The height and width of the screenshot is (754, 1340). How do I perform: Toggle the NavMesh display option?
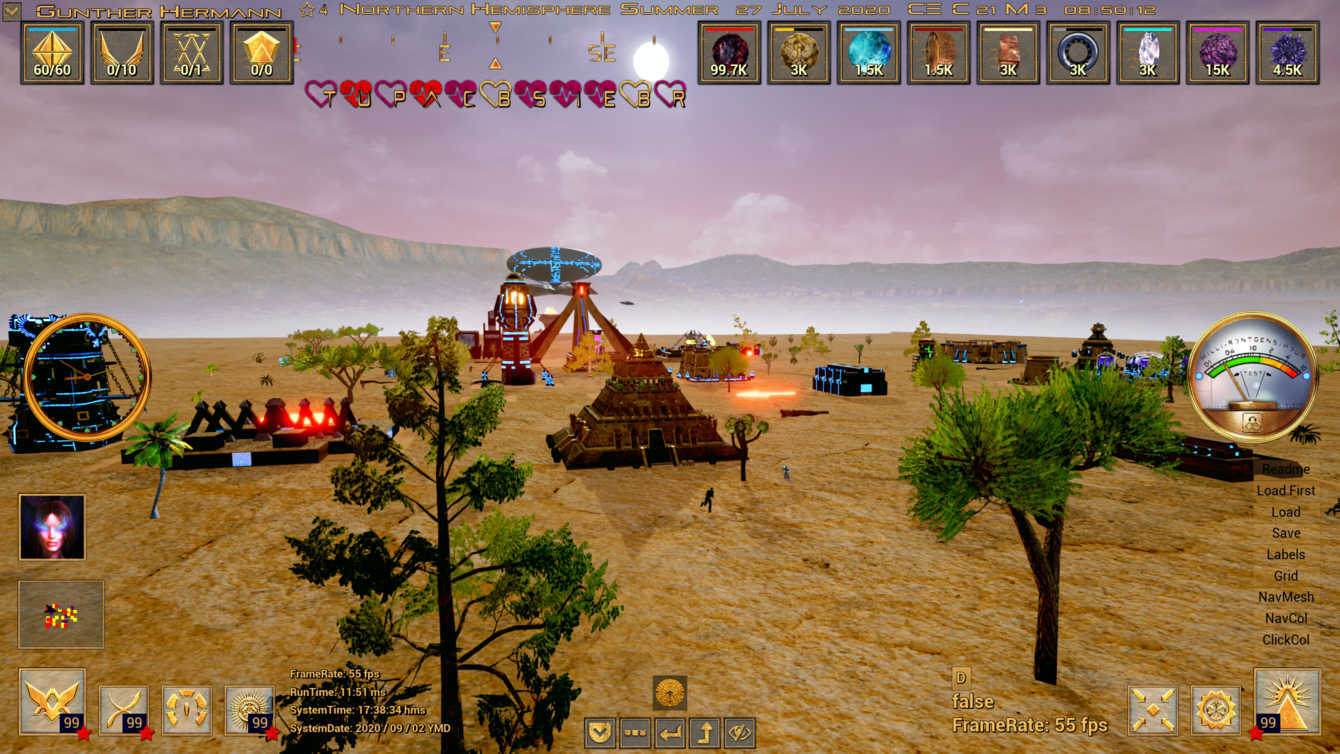1285,597
